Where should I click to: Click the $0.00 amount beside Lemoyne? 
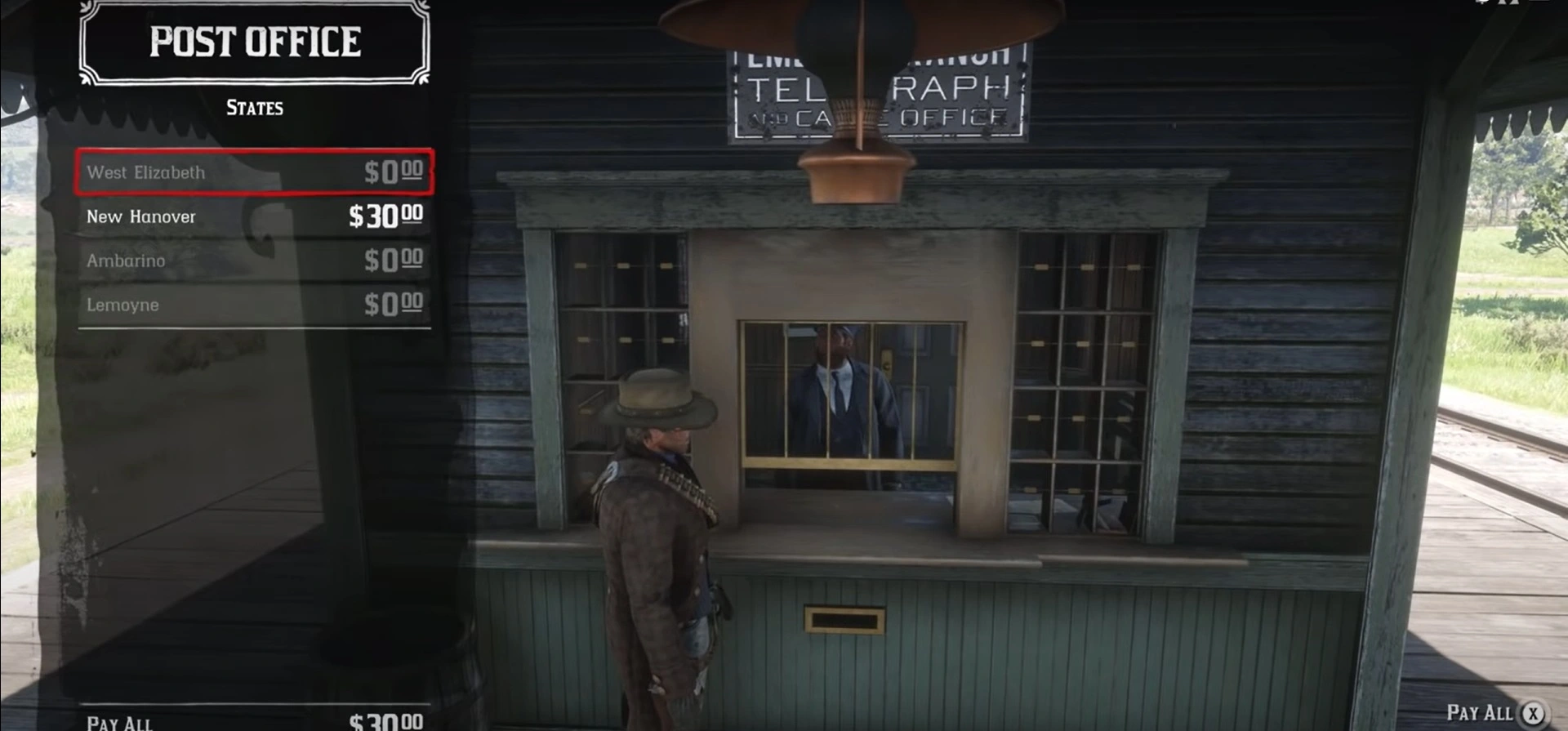(x=394, y=304)
